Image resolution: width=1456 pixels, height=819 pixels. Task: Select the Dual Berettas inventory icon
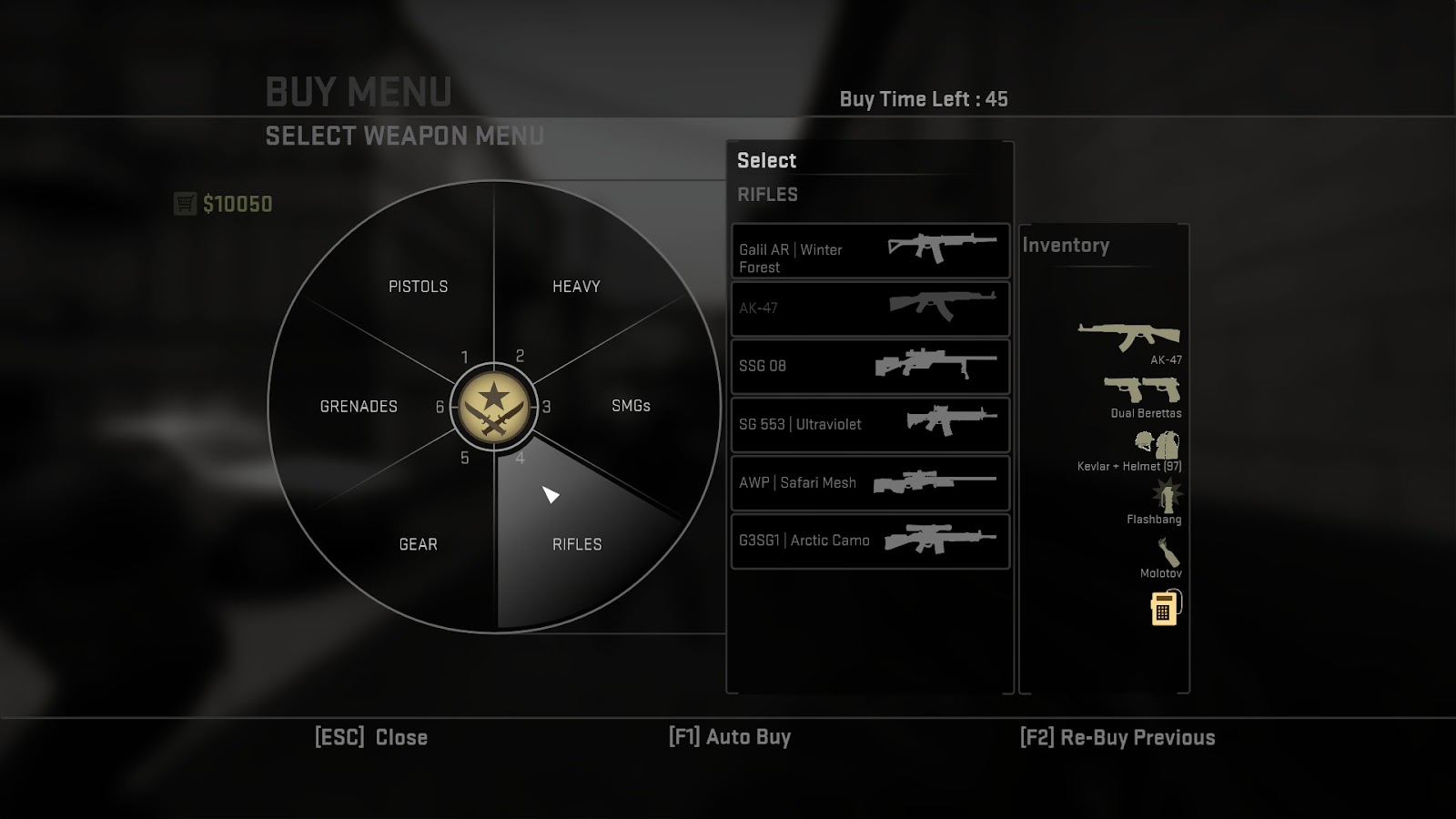[x=1142, y=390]
